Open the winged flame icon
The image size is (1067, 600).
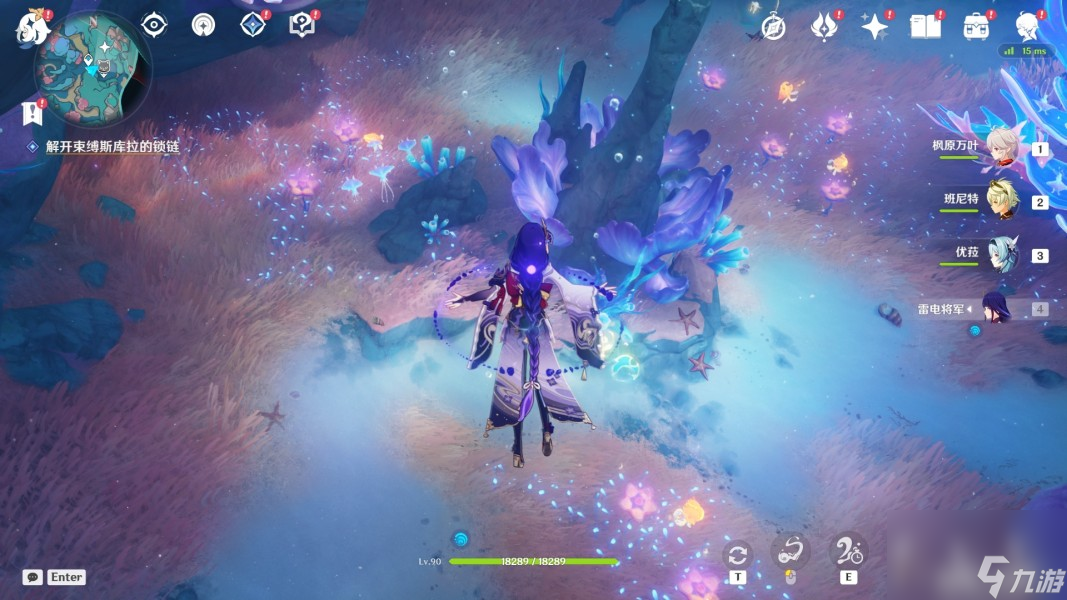click(x=824, y=27)
